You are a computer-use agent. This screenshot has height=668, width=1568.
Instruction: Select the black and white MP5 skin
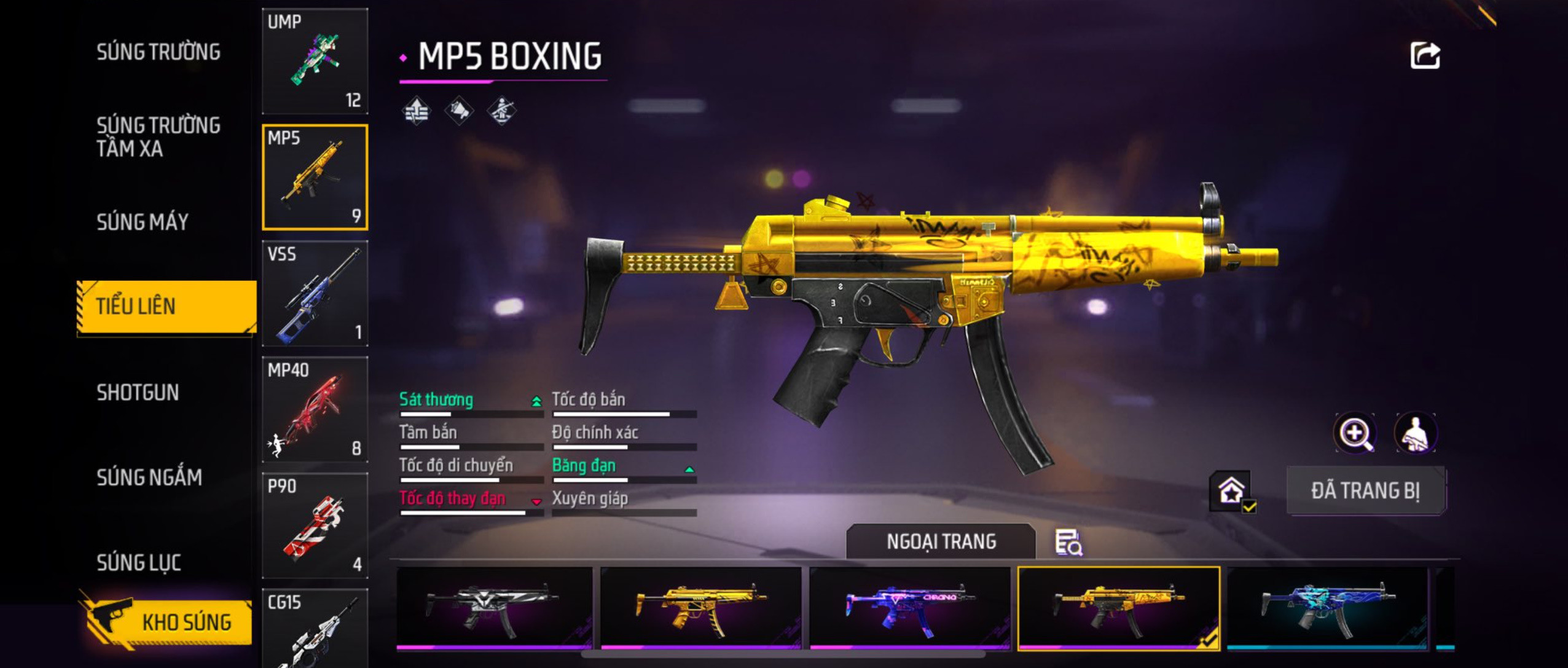click(x=495, y=608)
